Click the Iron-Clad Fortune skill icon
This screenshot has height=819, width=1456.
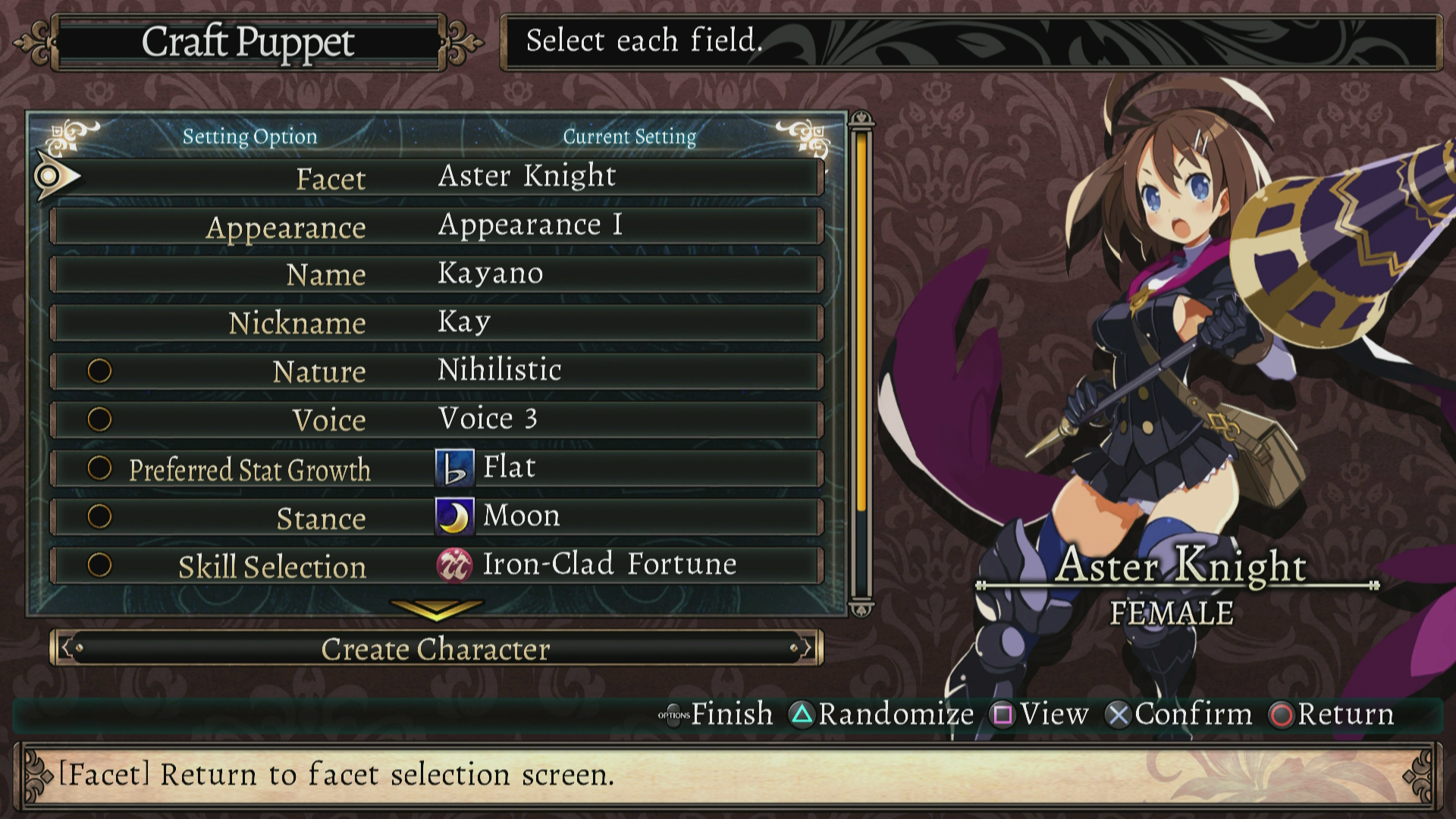pos(455,563)
